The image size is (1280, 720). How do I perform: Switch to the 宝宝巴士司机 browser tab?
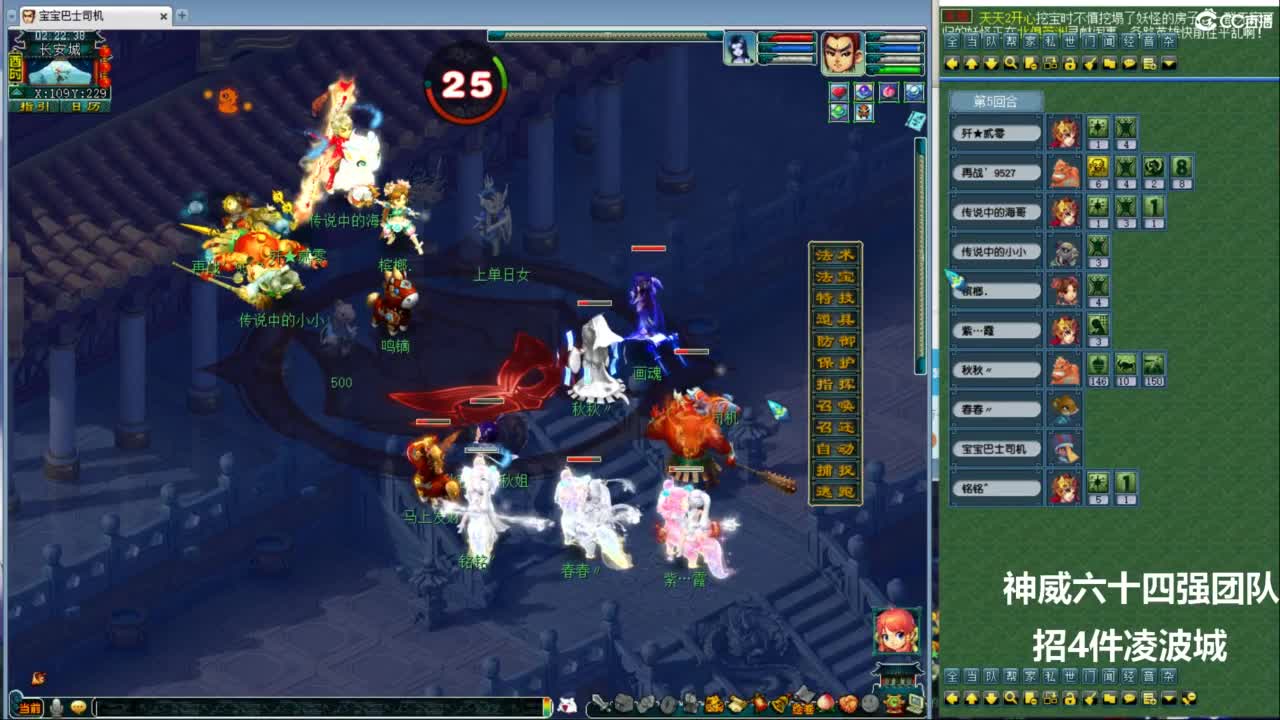coord(70,16)
